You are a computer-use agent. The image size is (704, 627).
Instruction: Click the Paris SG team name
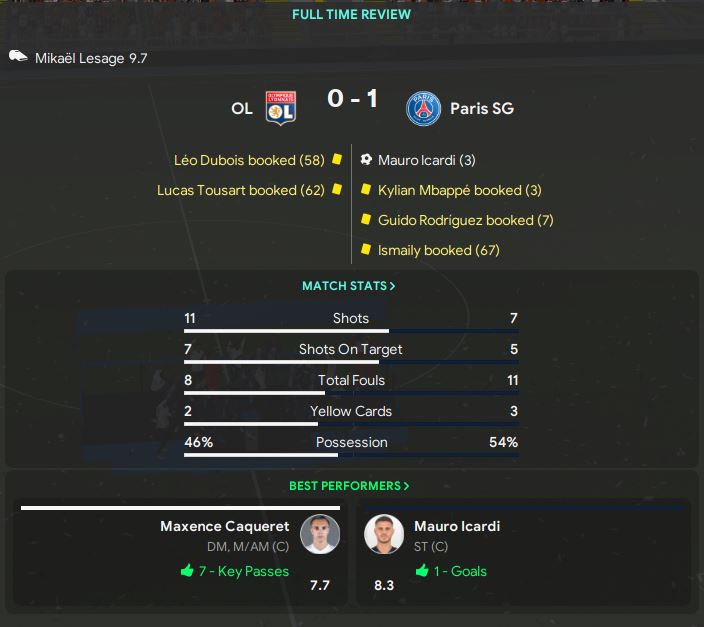pos(481,108)
